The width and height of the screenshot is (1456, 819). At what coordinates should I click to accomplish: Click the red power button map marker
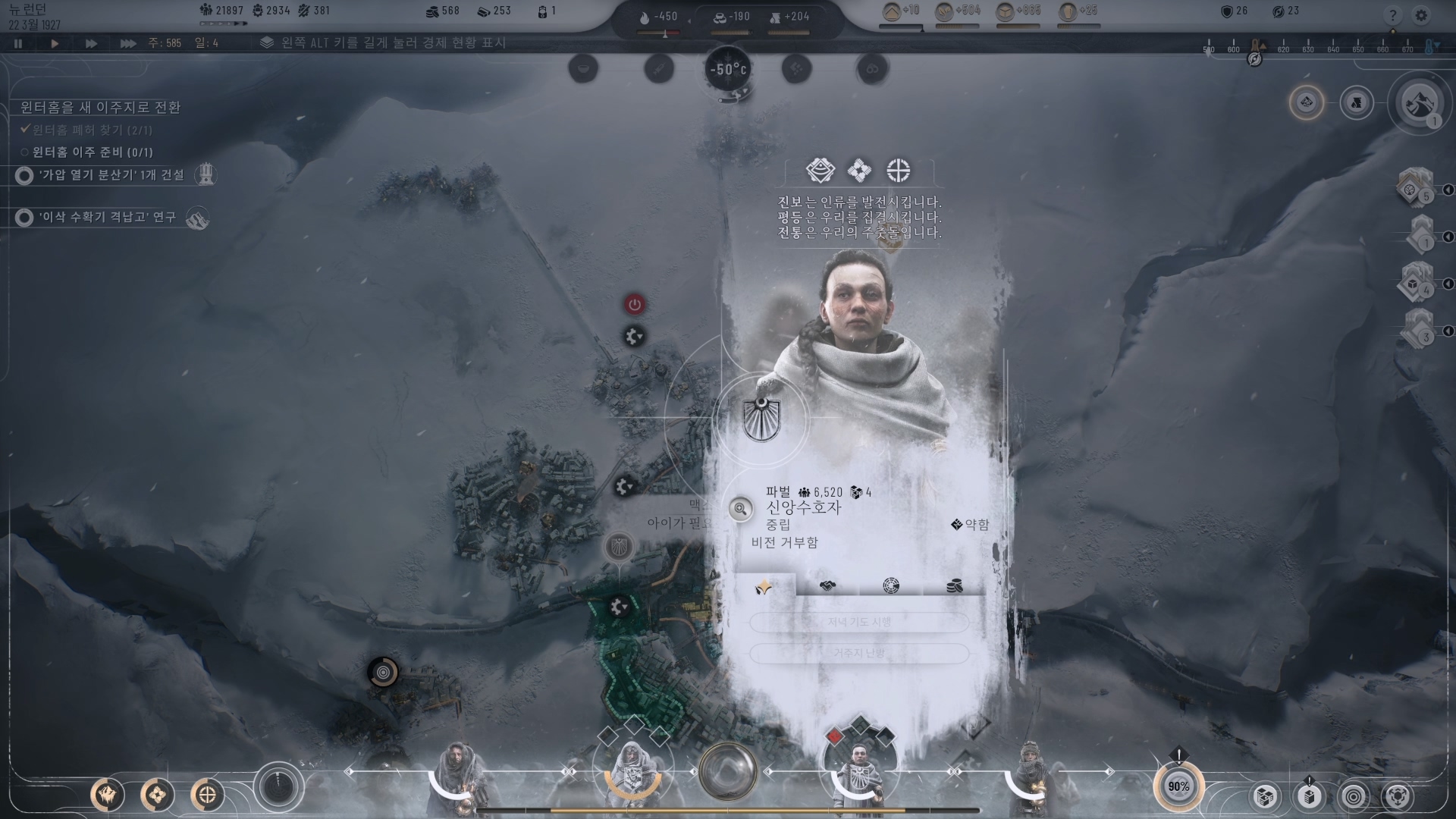(635, 305)
